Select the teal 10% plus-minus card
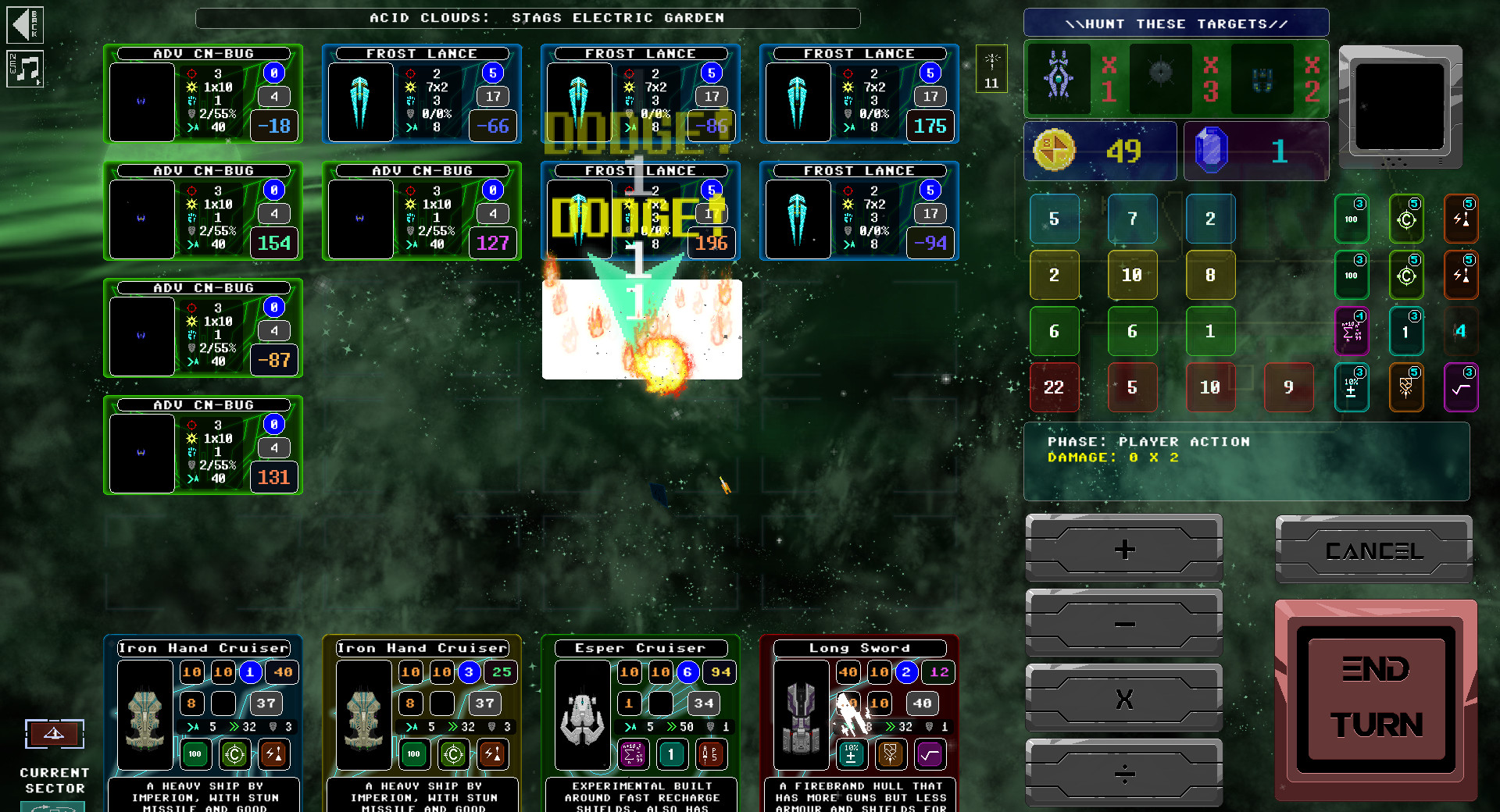 pos(1352,387)
